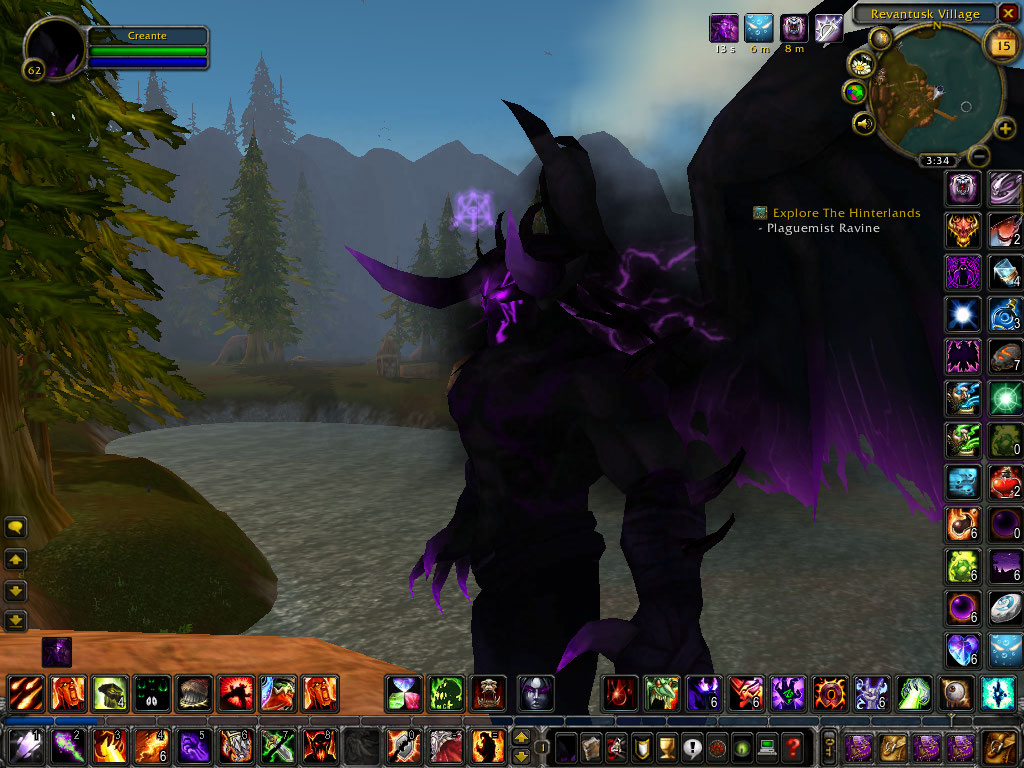
Task: Click the buff icon with 13 s remaining
Action: (723, 29)
